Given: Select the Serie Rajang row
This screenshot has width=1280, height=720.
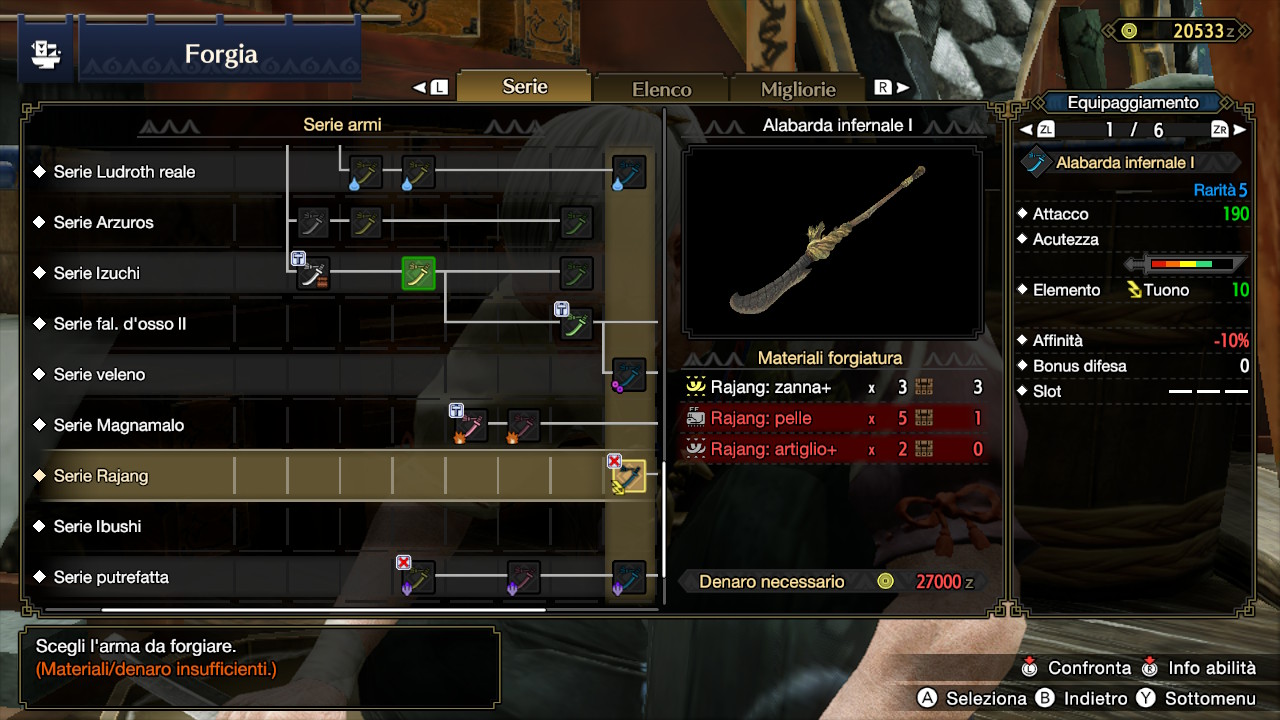Looking at the screenshot, I should (x=101, y=476).
